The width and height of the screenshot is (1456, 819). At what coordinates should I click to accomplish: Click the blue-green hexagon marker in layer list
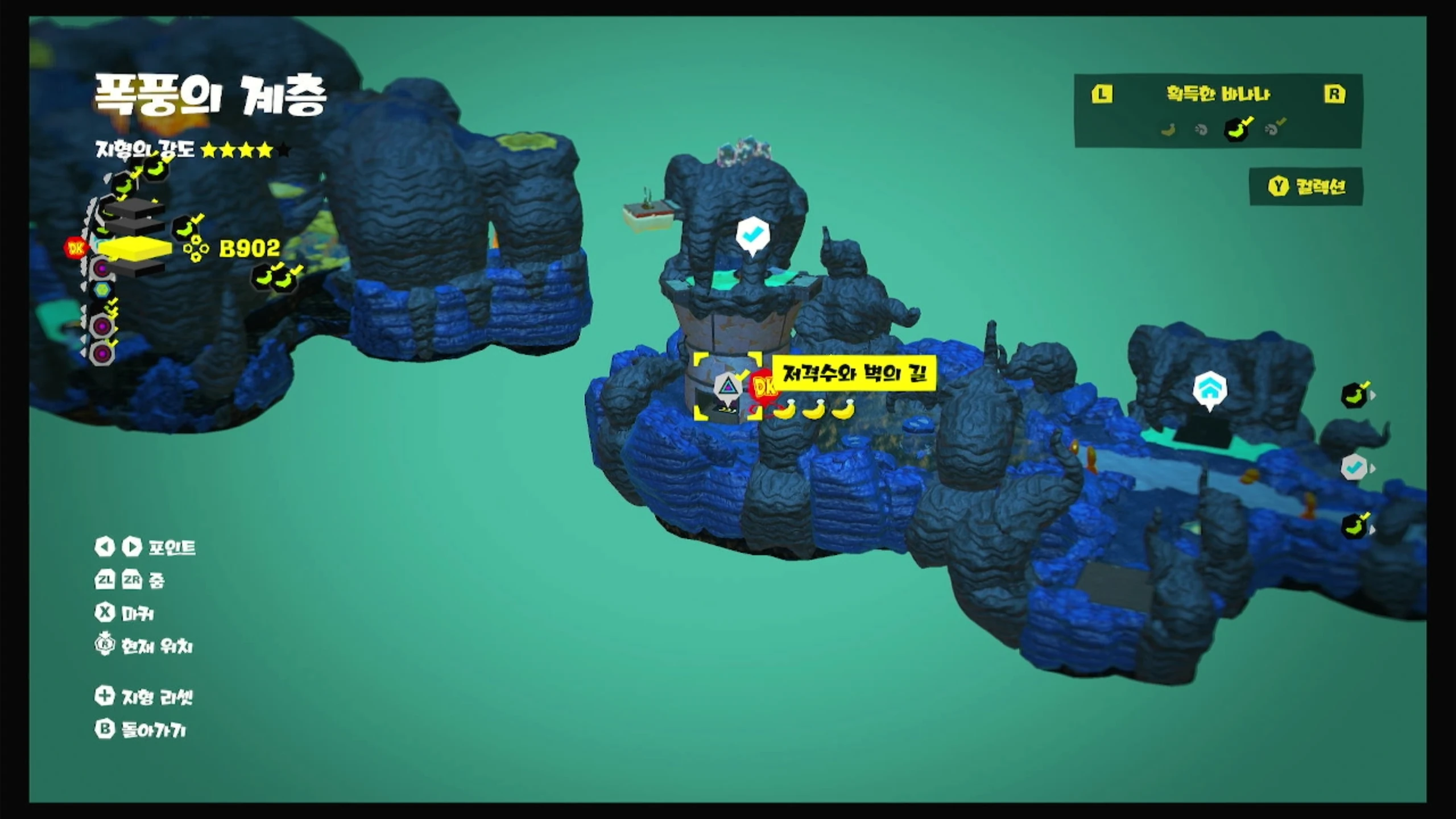click(x=102, y=290)
